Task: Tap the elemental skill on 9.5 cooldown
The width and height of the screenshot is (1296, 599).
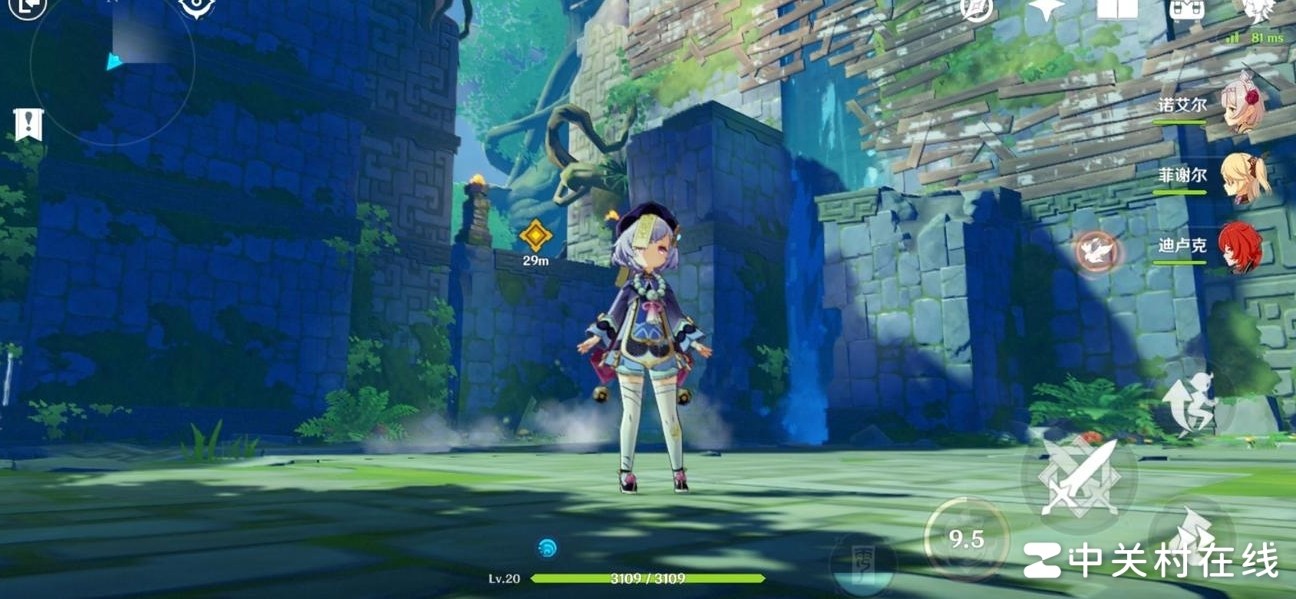Action: coord(966,540)
